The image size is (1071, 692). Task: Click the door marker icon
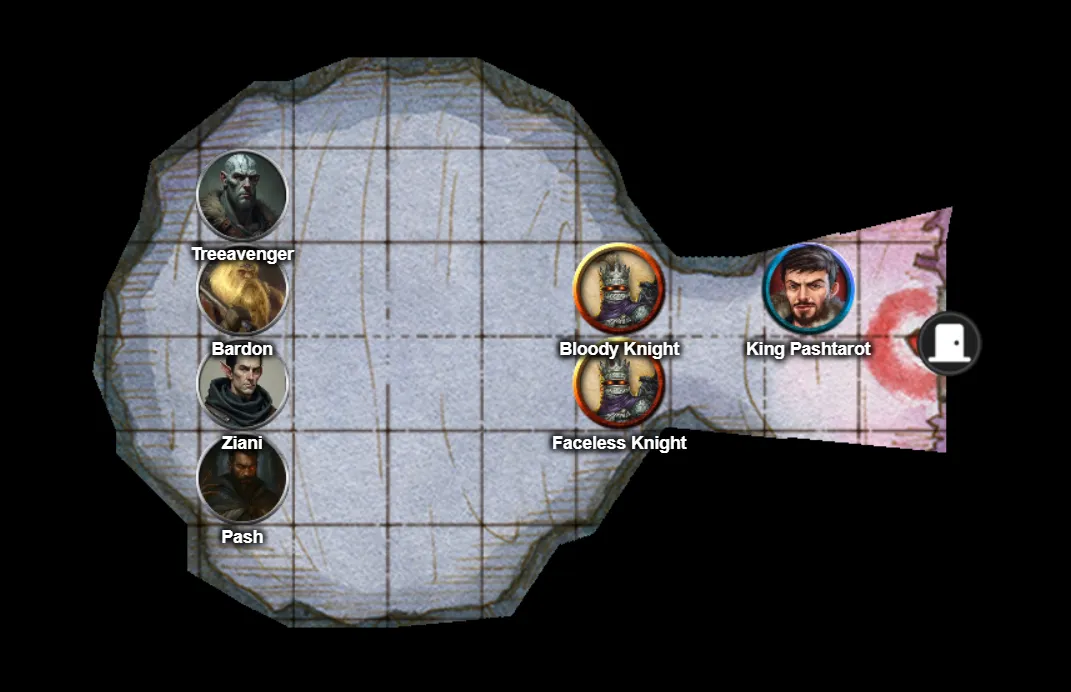[x=949, y=343]
